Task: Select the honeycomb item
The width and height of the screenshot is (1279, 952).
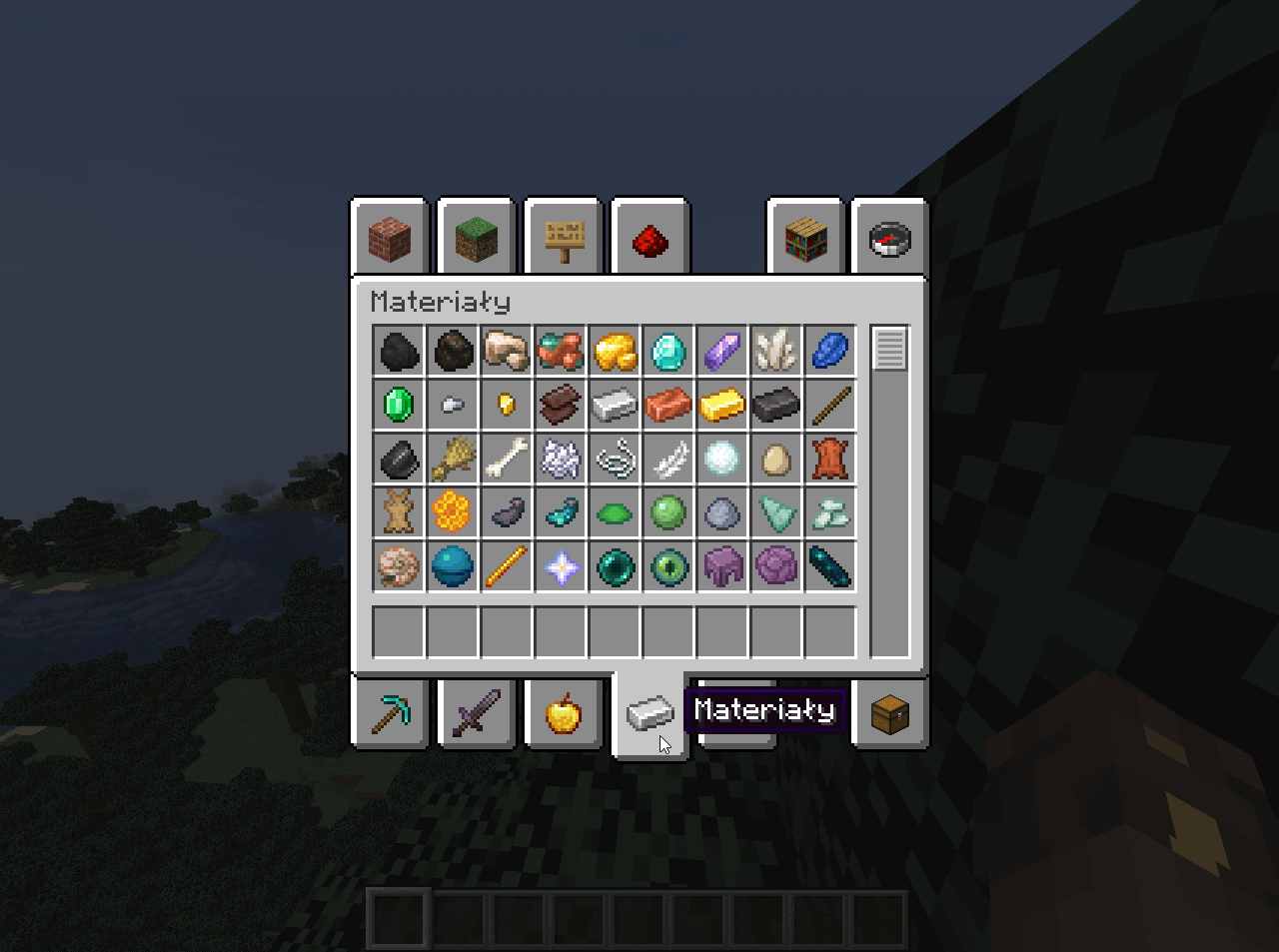Action: pos(452,512)
